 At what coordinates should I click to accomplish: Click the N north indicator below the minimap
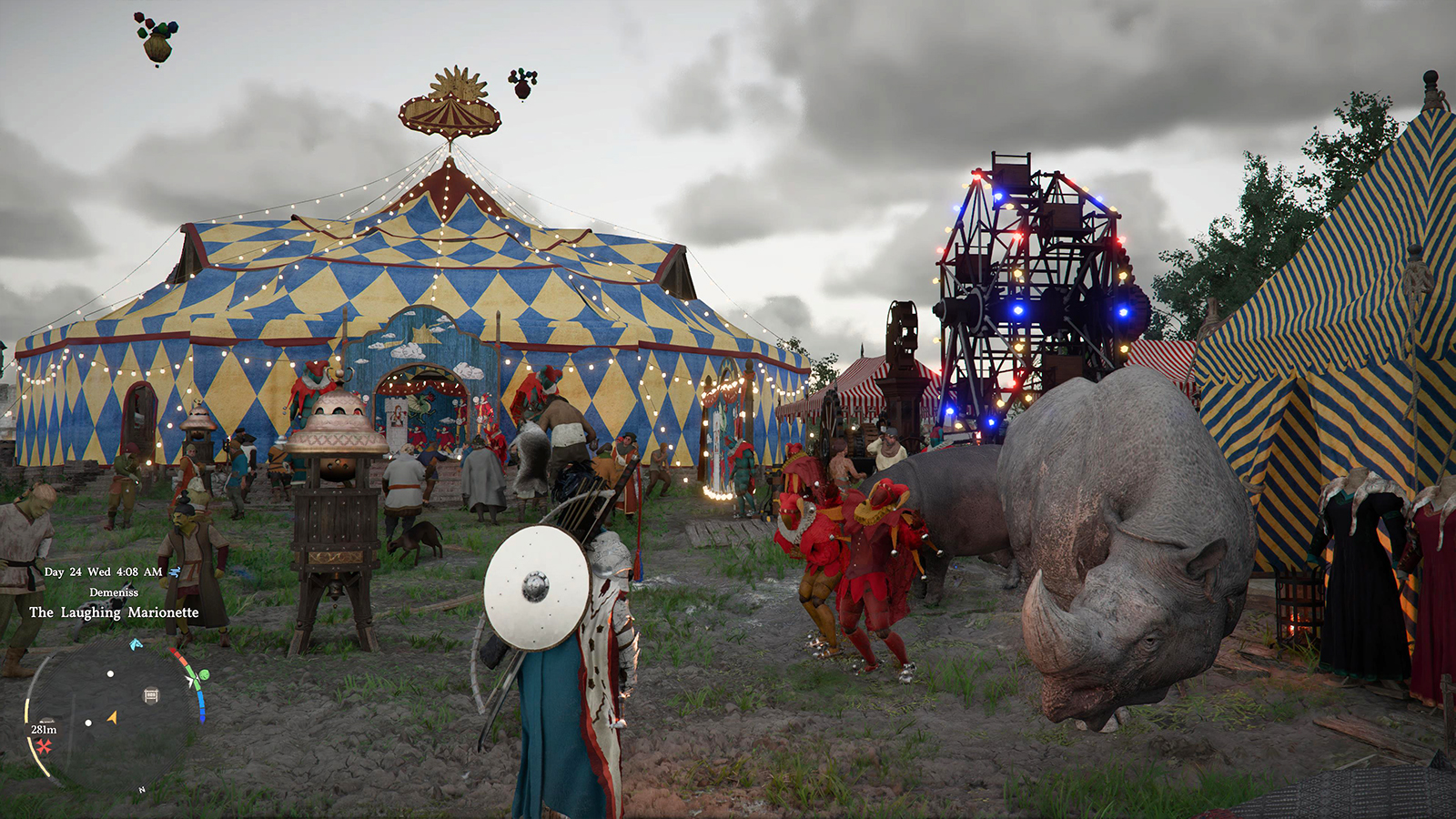[140, 789]
